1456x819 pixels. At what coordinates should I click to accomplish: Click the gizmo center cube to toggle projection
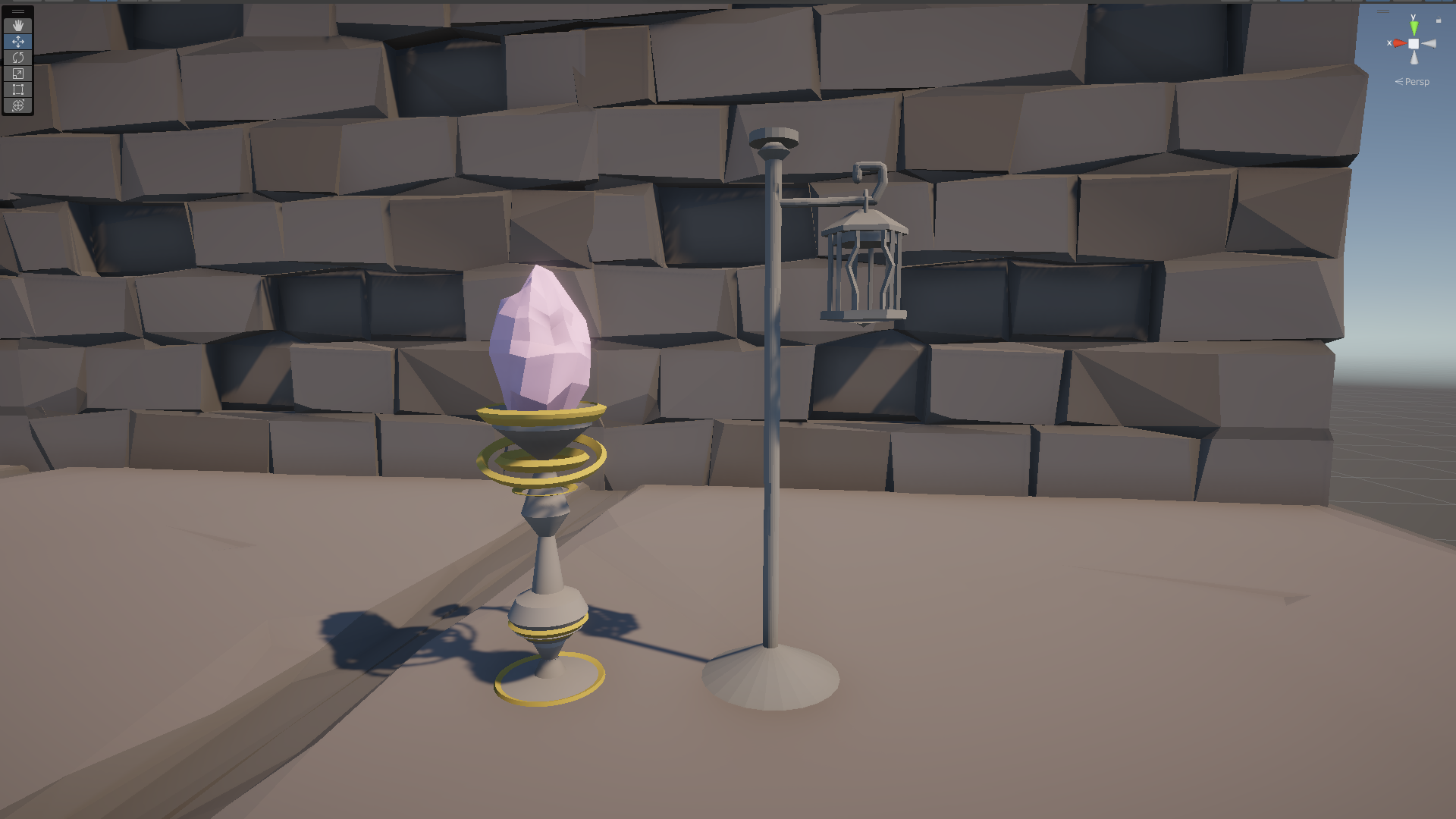coord(1414,43)
